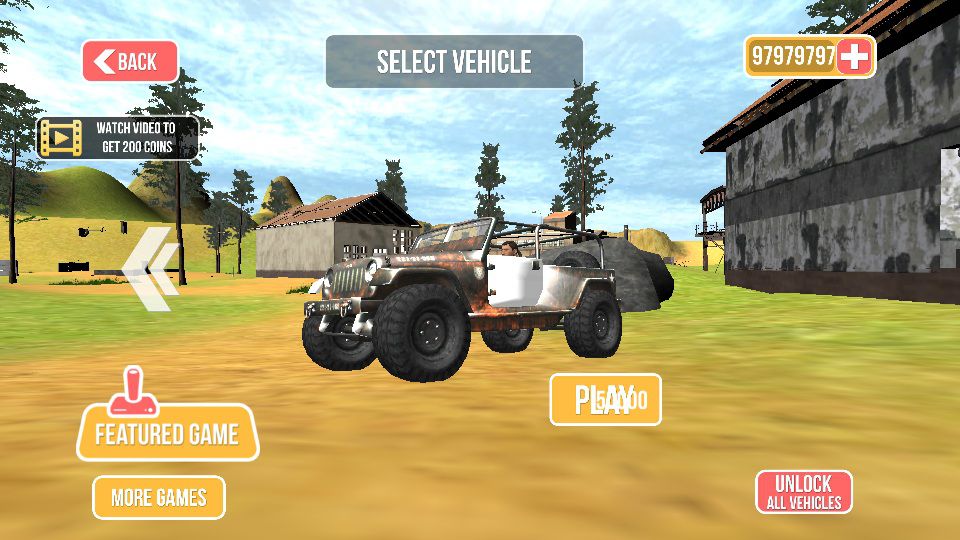Unlock all vehicles
The image size is (960, 540).
point(804,492)
